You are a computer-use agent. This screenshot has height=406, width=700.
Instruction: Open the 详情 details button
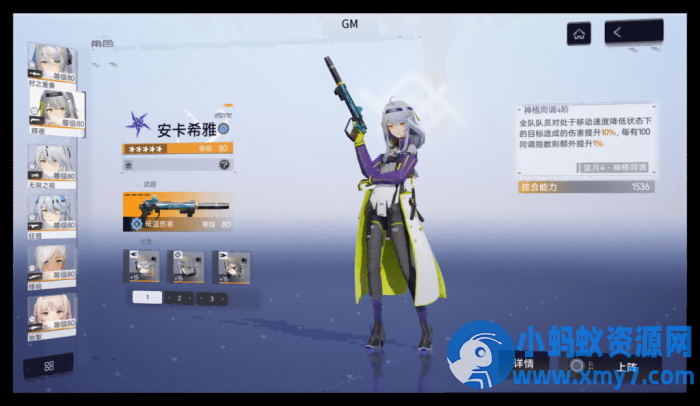coord(527,365)
